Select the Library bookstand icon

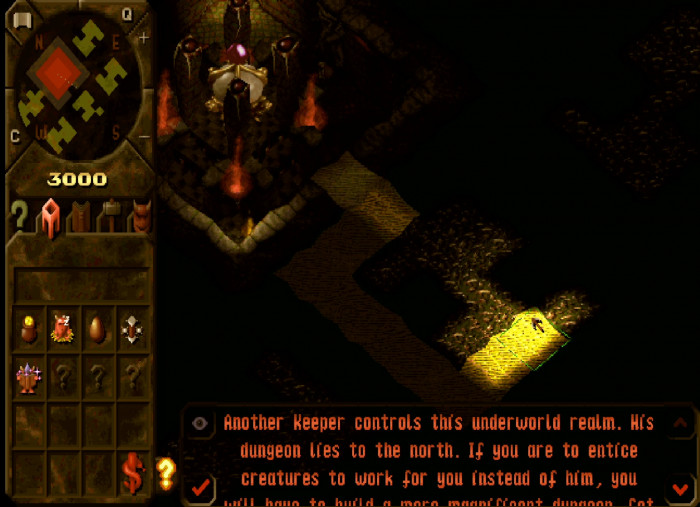pos(29,378)
